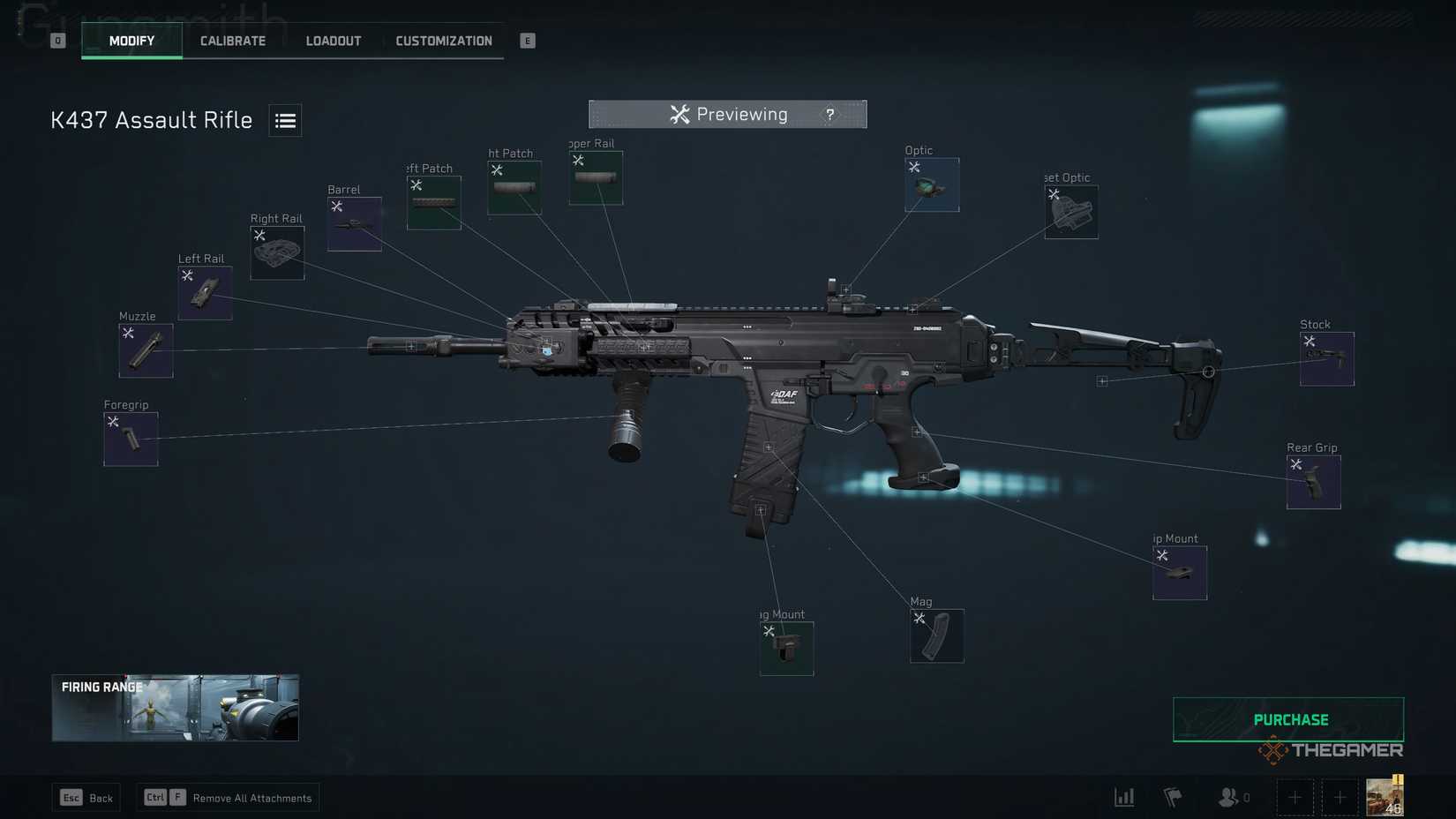The height and width of the screenshot is (819, 1456).
Task: Select the Mag attachment icon
Action: tap(936, 635)
